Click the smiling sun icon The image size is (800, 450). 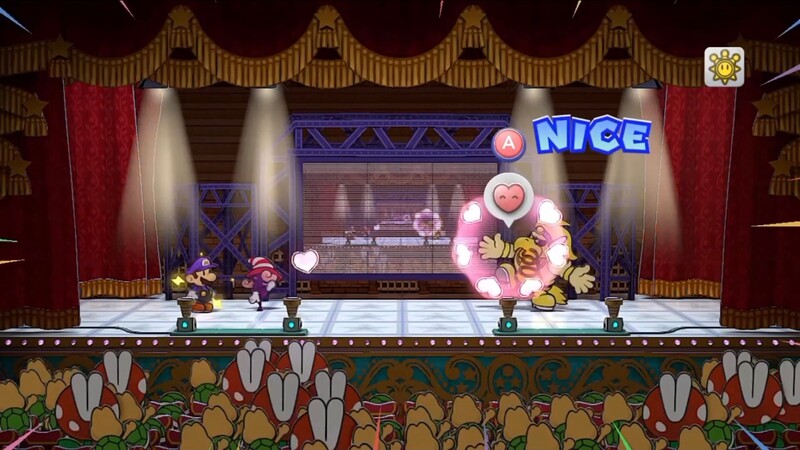point(723,67)
